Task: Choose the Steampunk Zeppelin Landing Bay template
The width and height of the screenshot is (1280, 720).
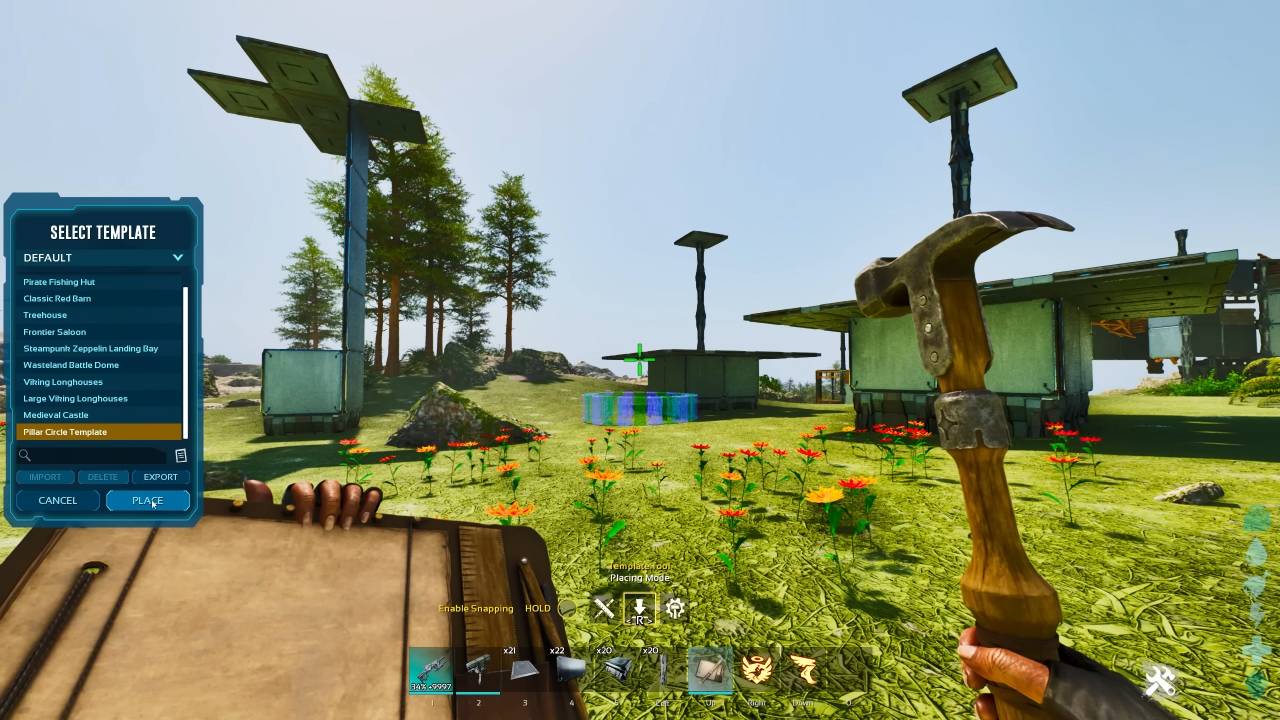Action: [x=91, y=348]
